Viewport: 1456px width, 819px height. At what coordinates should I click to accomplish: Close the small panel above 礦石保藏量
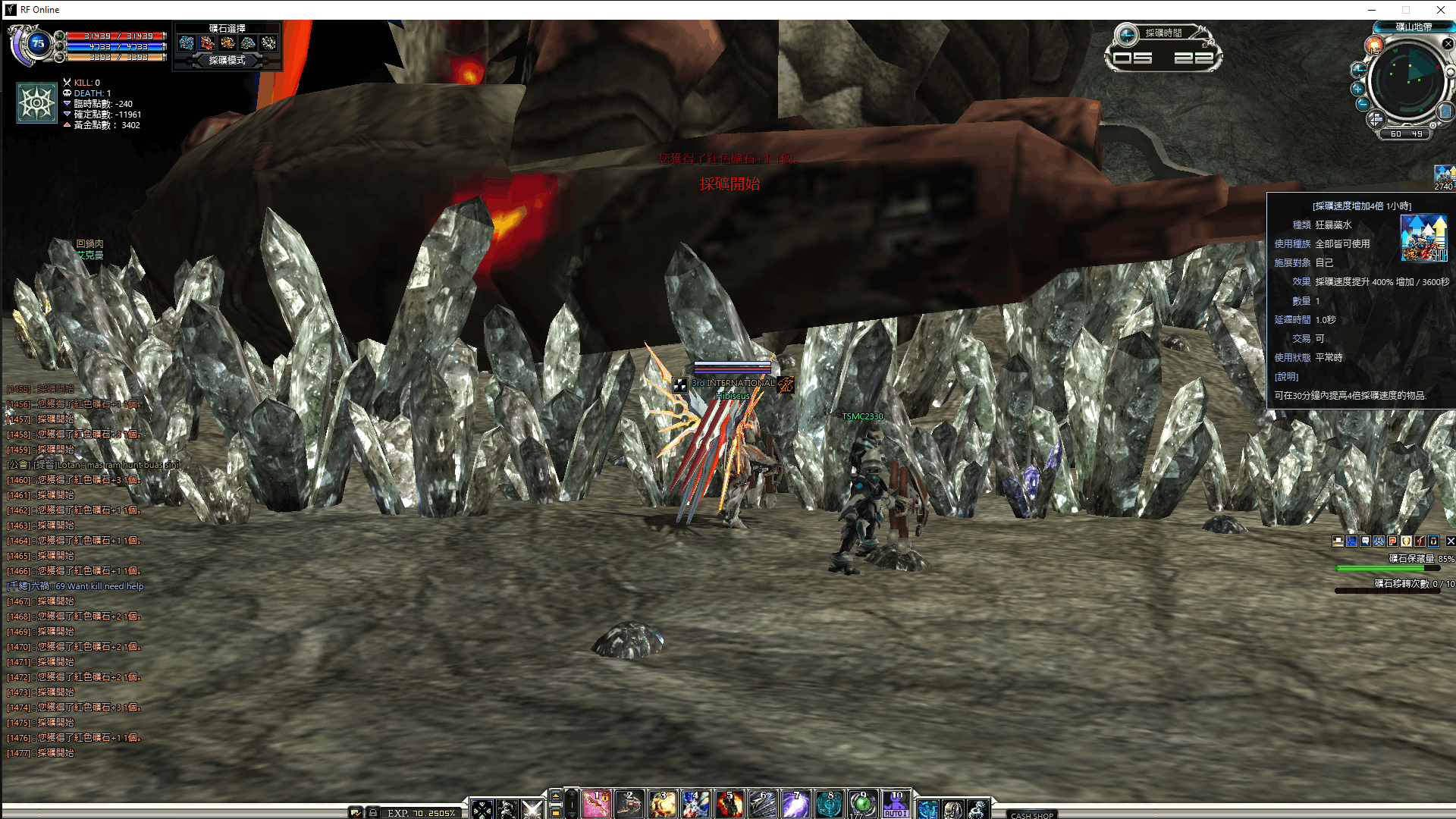tap(1450, 541)
